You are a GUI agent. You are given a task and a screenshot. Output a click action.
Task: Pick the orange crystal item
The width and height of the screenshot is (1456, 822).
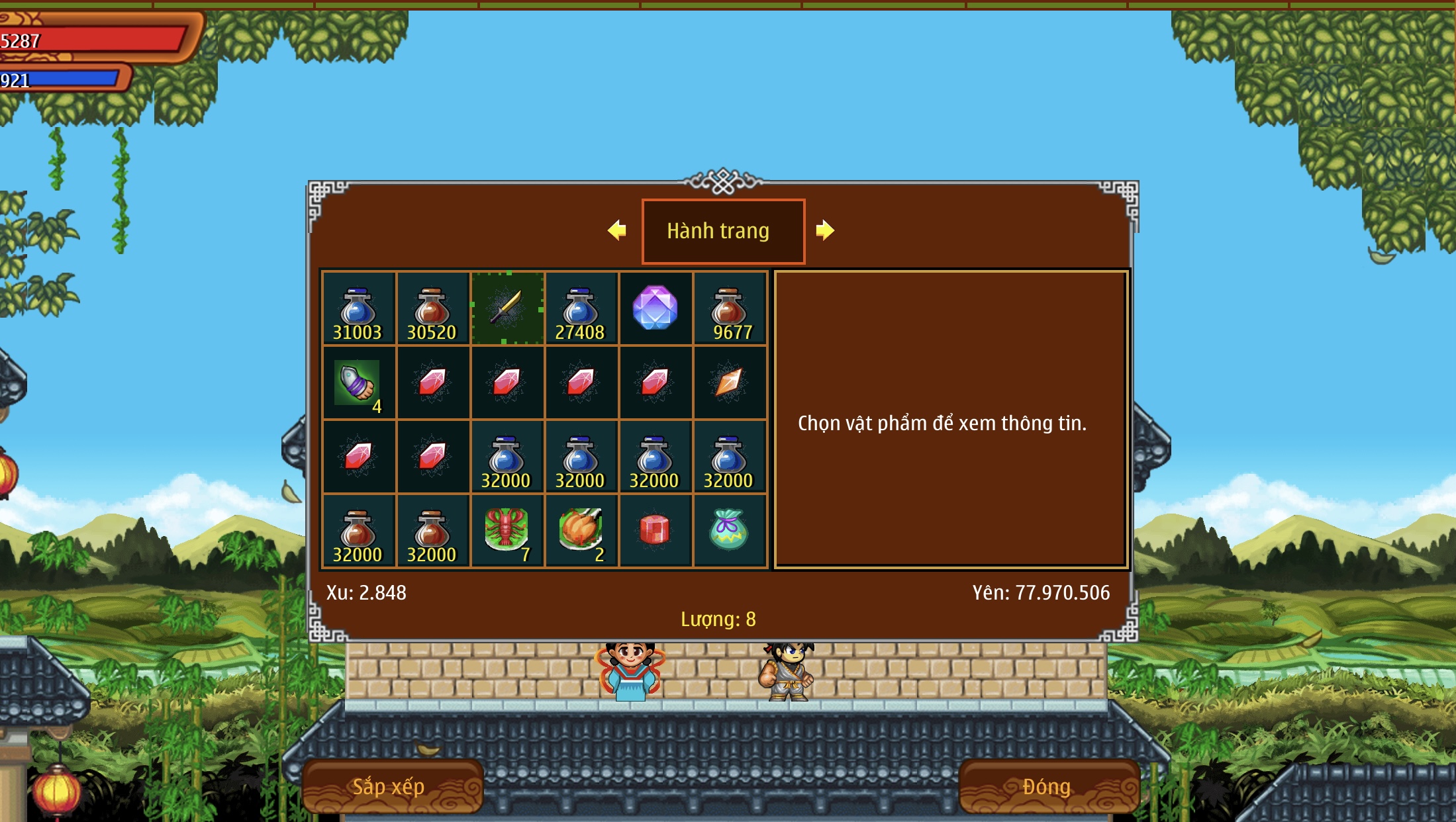[729, 383]
